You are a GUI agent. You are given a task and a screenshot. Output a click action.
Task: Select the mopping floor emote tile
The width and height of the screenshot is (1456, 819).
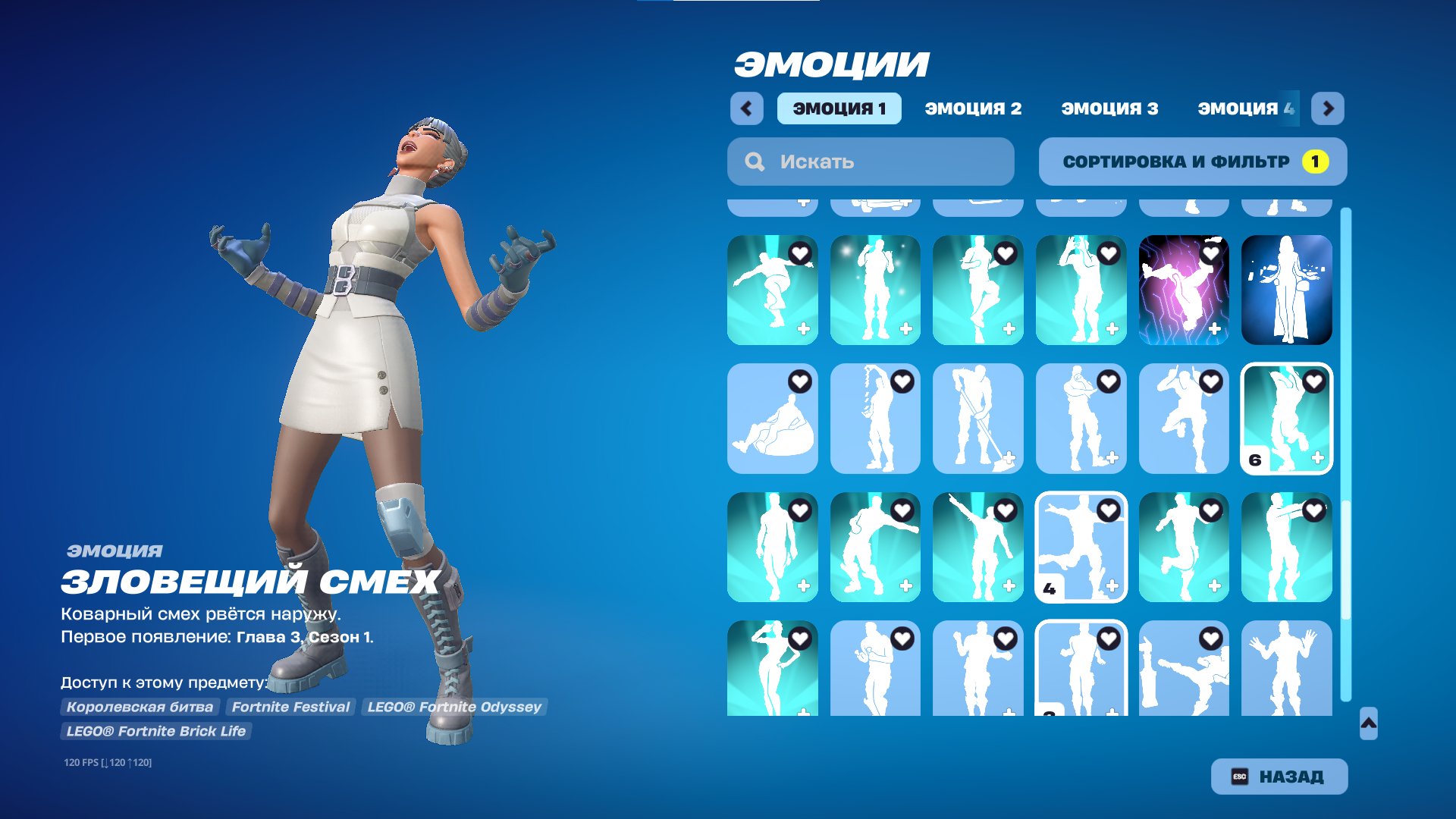[977, 419]
